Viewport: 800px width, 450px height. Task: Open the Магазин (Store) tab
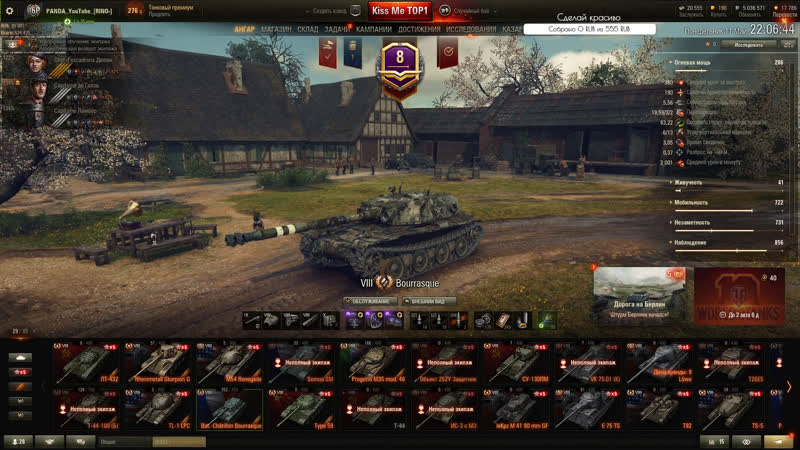pos(275,29)
